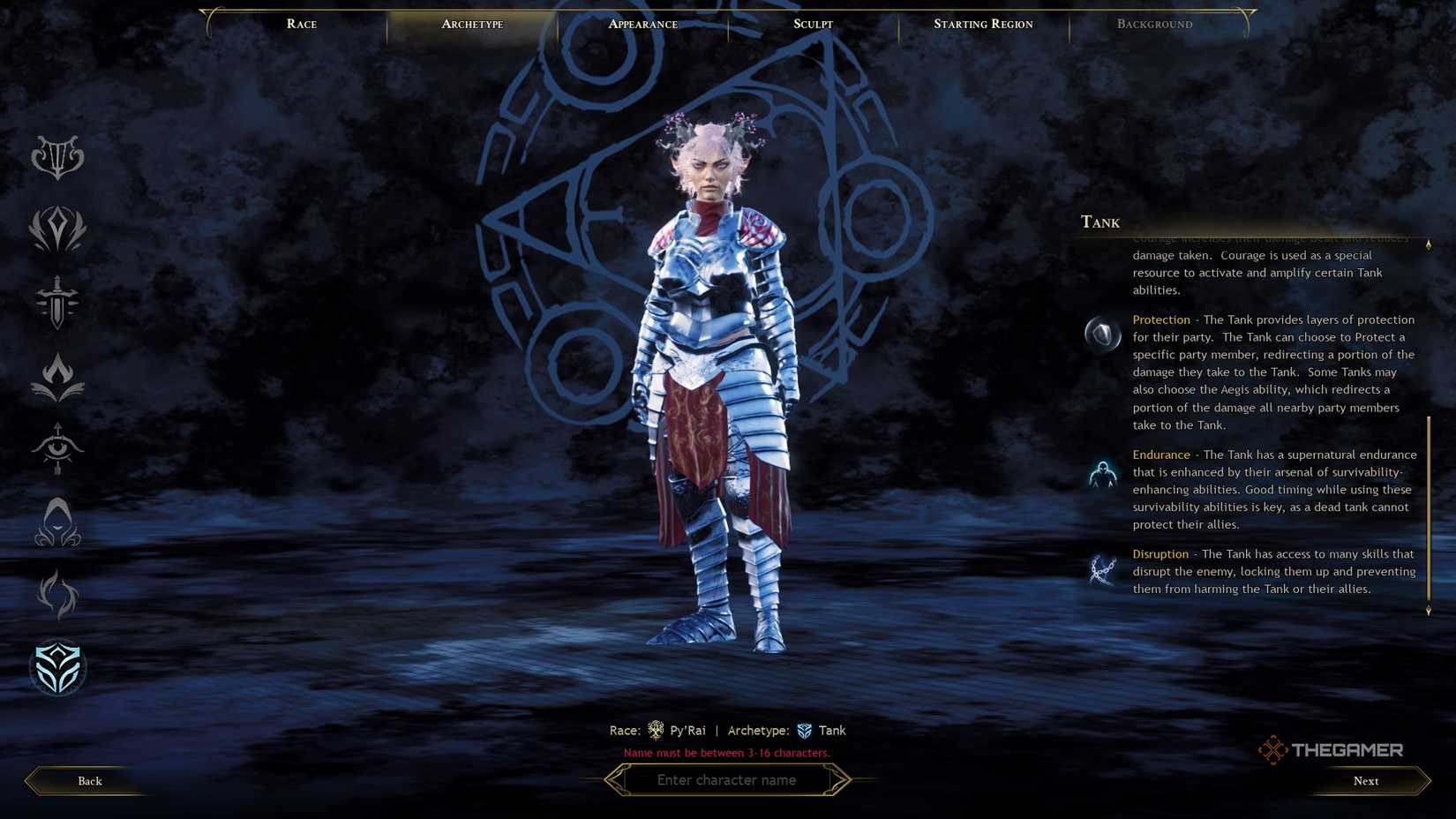1456x819 pixels.
Task: Open the Appearance tab
Action: (x=642, y=24)
